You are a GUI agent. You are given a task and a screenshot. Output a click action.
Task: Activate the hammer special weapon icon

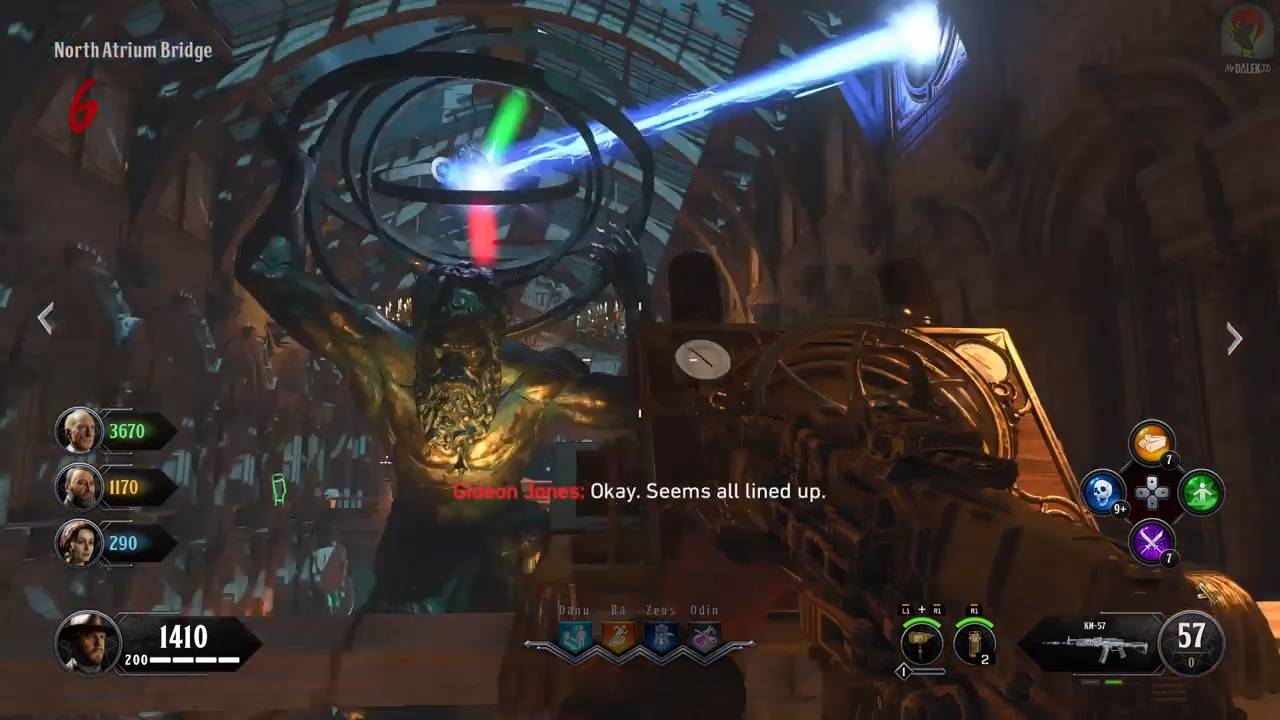[921, 643]
